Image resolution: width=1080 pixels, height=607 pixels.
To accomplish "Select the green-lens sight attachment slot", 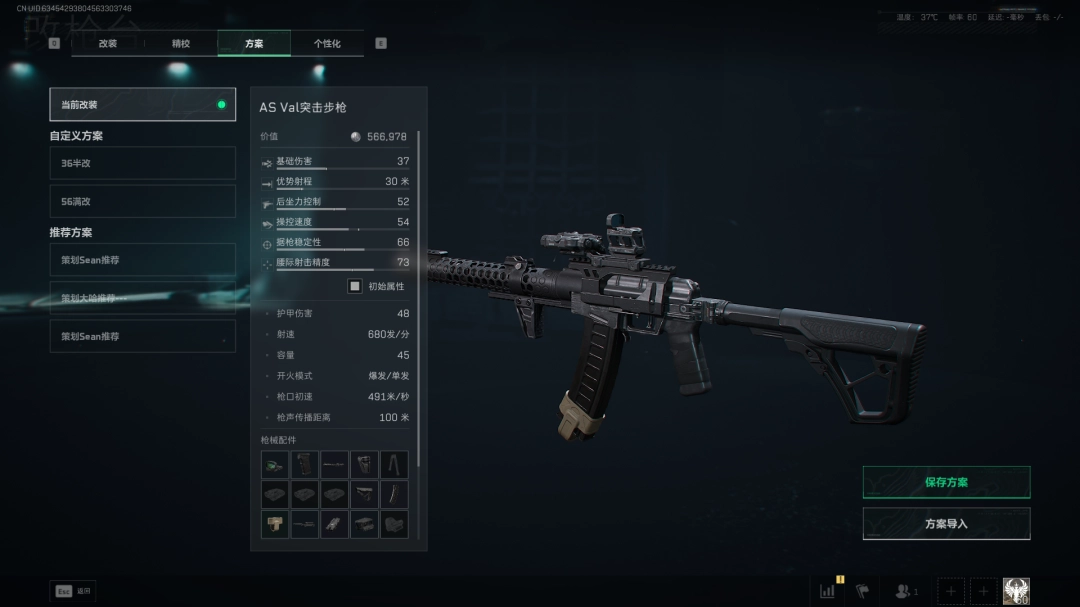I will (275, 465).
